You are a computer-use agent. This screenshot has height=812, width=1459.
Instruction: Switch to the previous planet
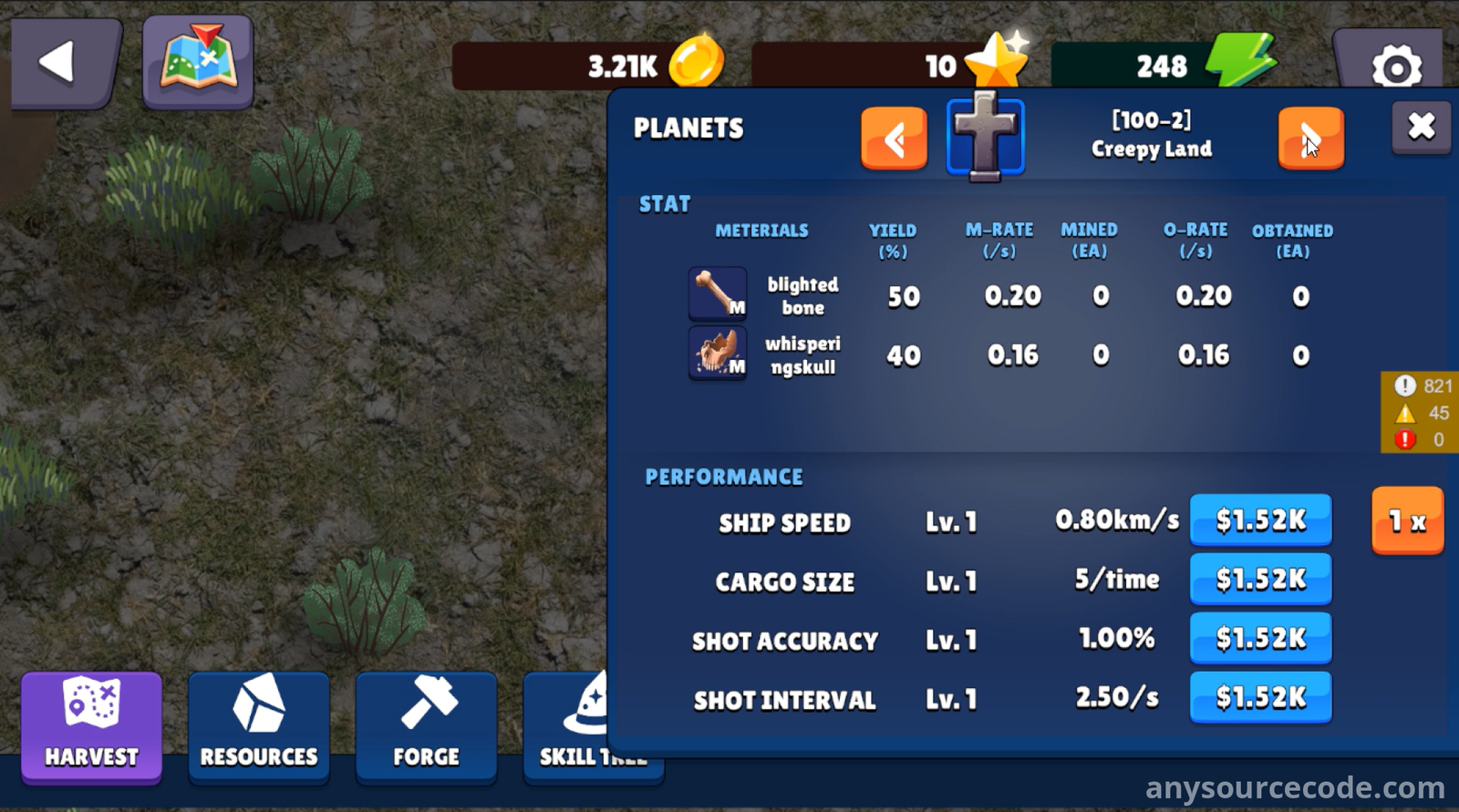click(x=894, y=139)
